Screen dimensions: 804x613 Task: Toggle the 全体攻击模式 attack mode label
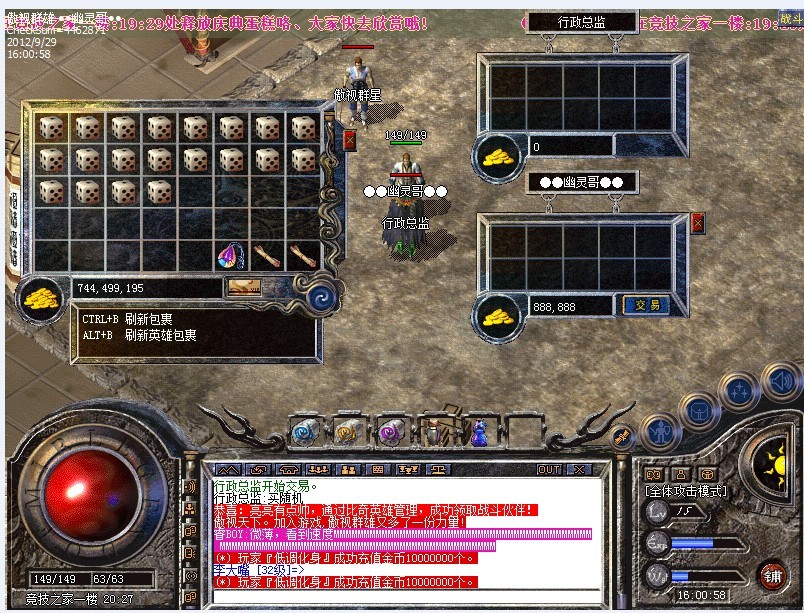click(690, 492)
